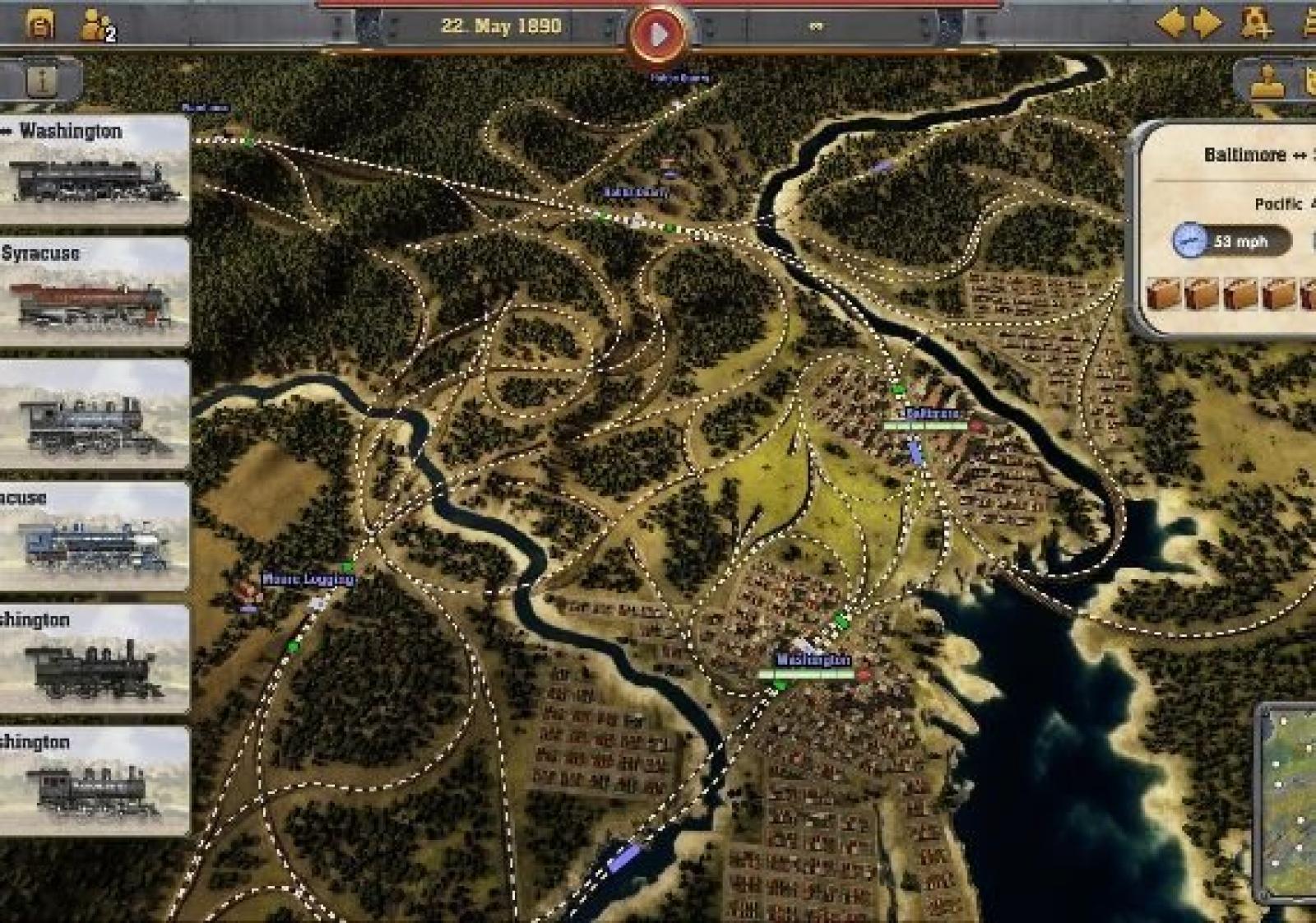Screen dimensions: 1316x923
Task: Select the Moore Logging label on map
Action: [308, 579]
